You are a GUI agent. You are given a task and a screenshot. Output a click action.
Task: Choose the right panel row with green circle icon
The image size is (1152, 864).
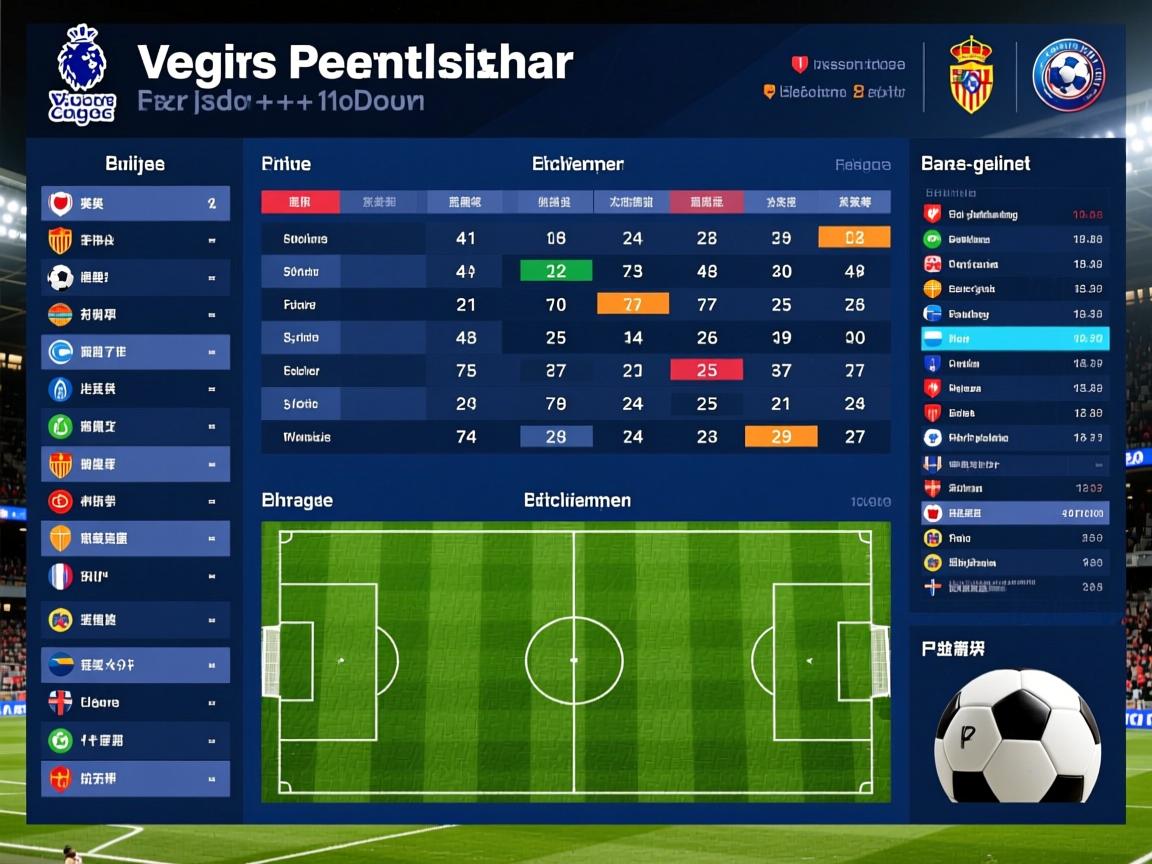[x=1014, y=239]
